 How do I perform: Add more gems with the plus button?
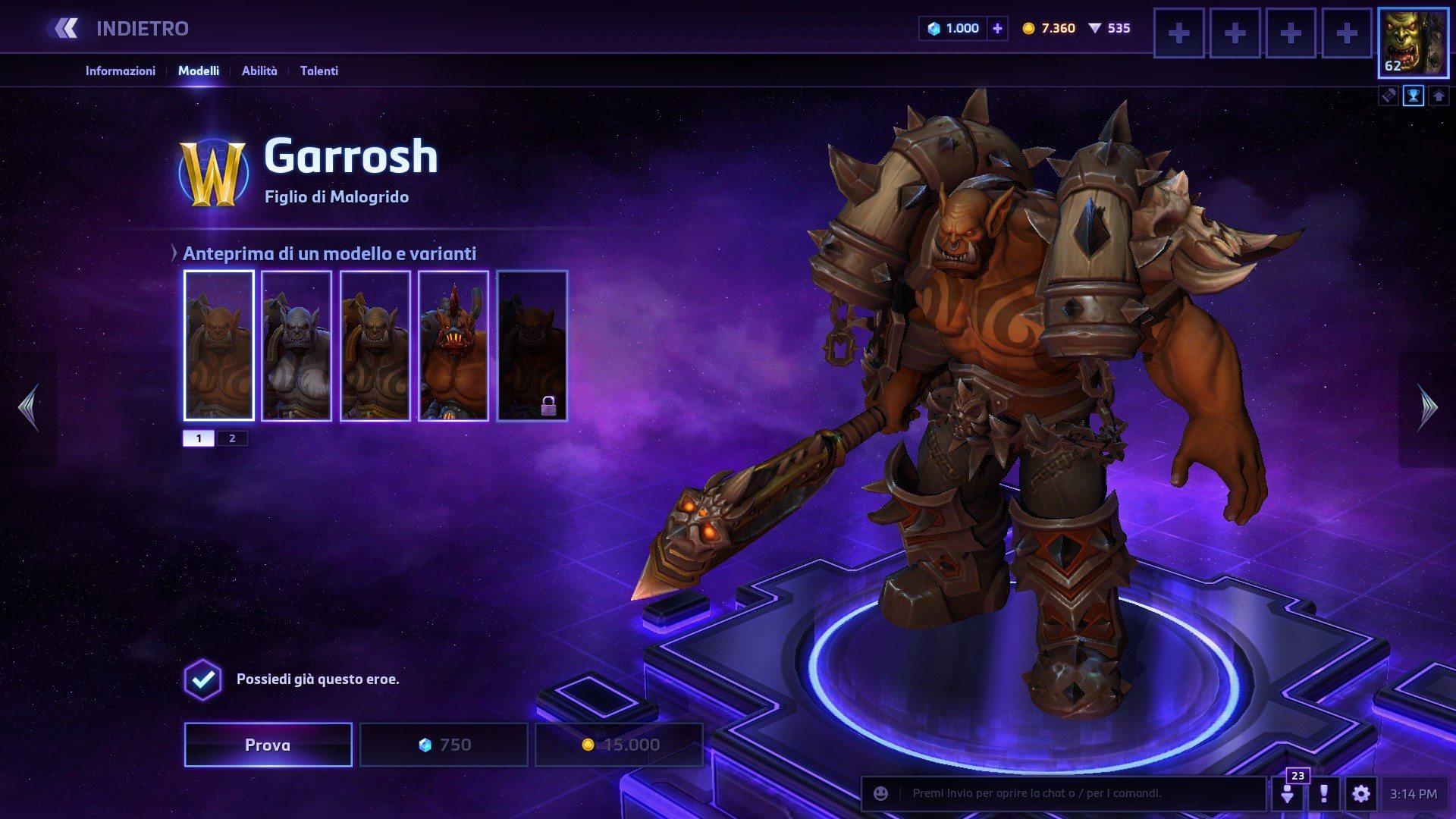point(997,29)
